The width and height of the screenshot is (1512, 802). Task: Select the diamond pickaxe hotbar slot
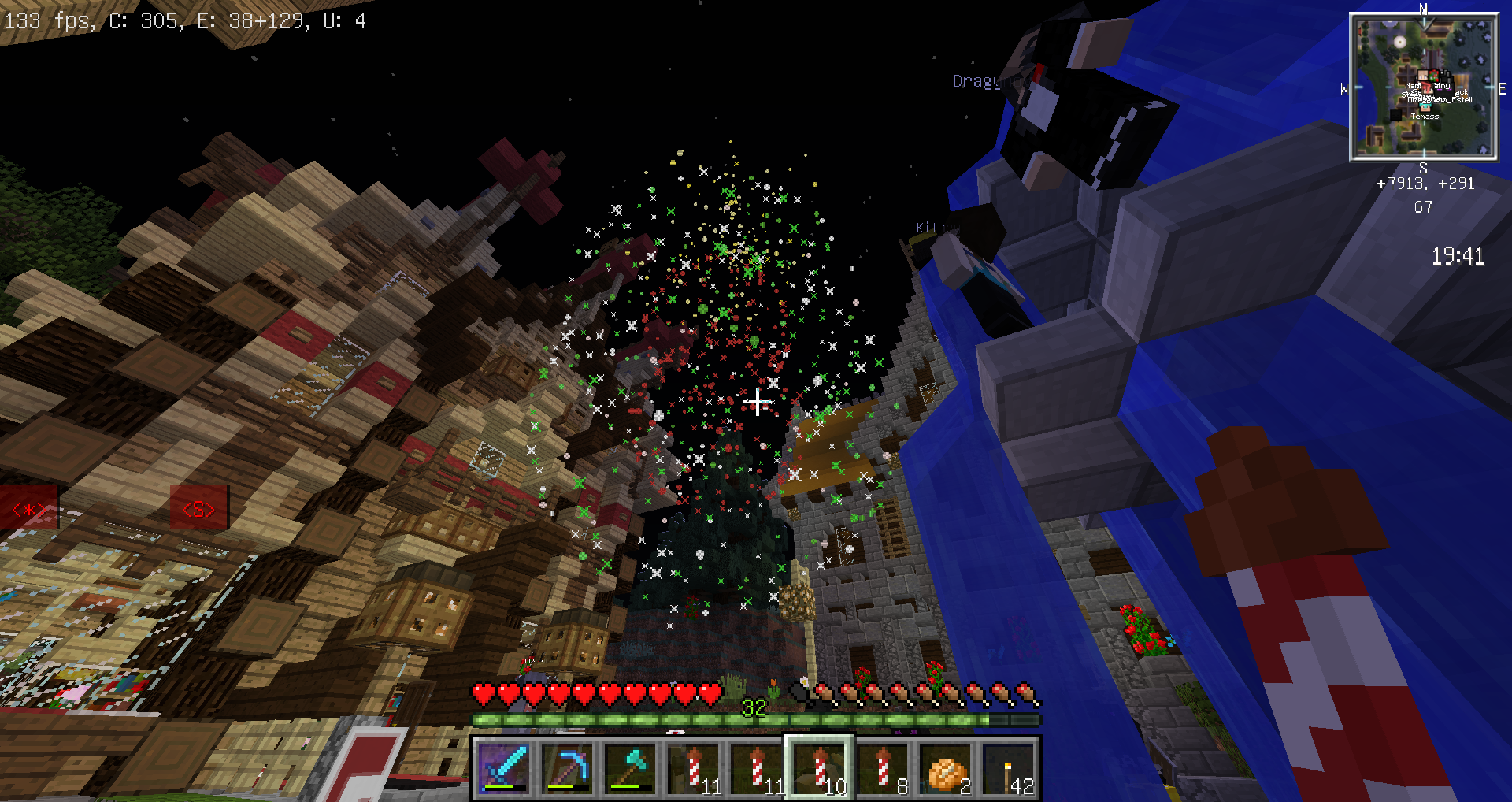click(567, 768)
